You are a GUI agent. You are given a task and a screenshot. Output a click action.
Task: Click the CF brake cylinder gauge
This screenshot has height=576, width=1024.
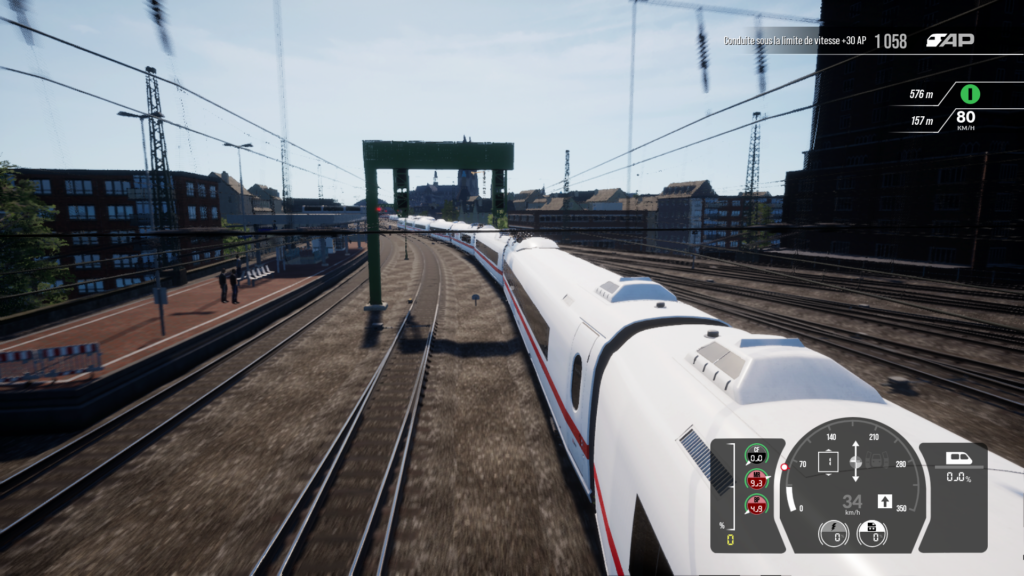(x=757, y=453)
